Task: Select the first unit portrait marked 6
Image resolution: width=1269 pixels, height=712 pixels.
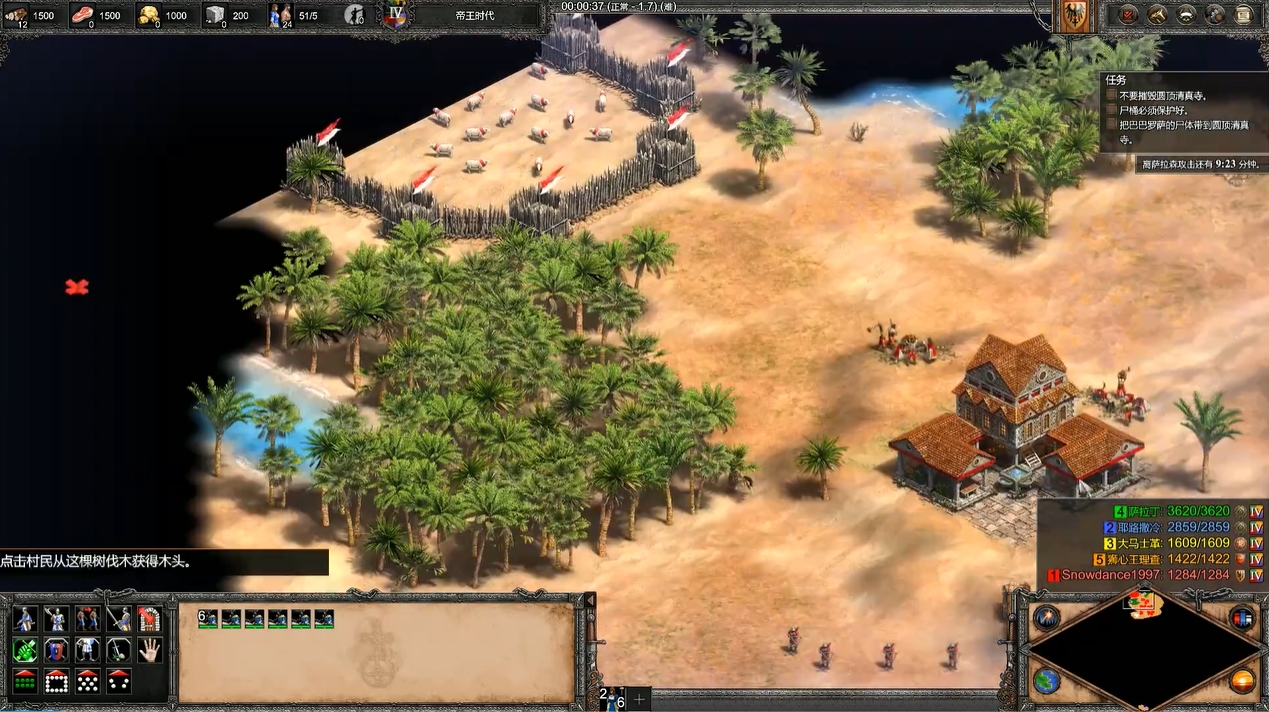Action: click(x=208, y=619)
